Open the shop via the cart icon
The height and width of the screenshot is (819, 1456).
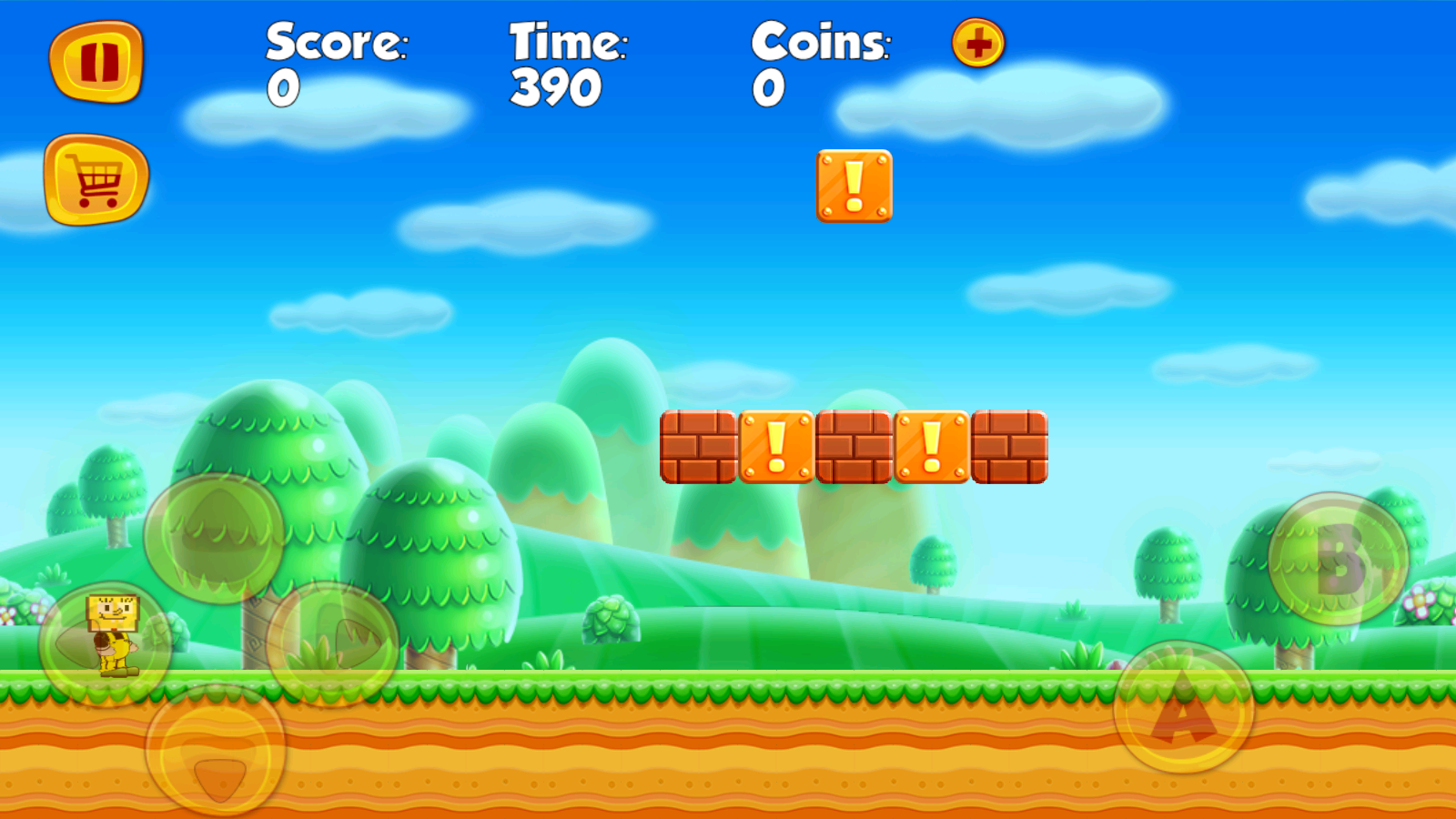point(96,179)
